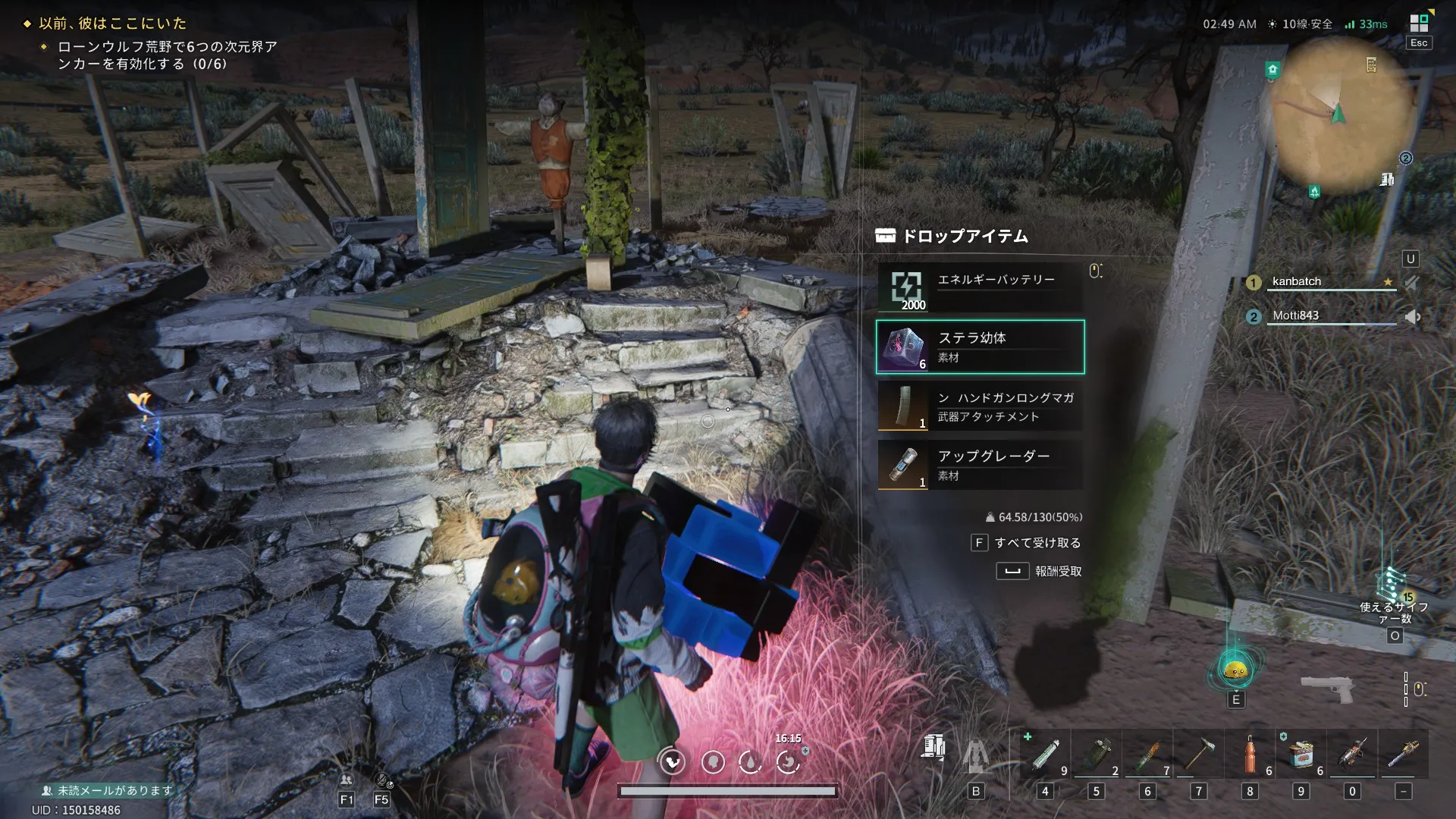Image resolution: width=1456 pixels, height=819 pixels.
Task: Open the main menu grid icon
Action: (x=1419, y=23)
